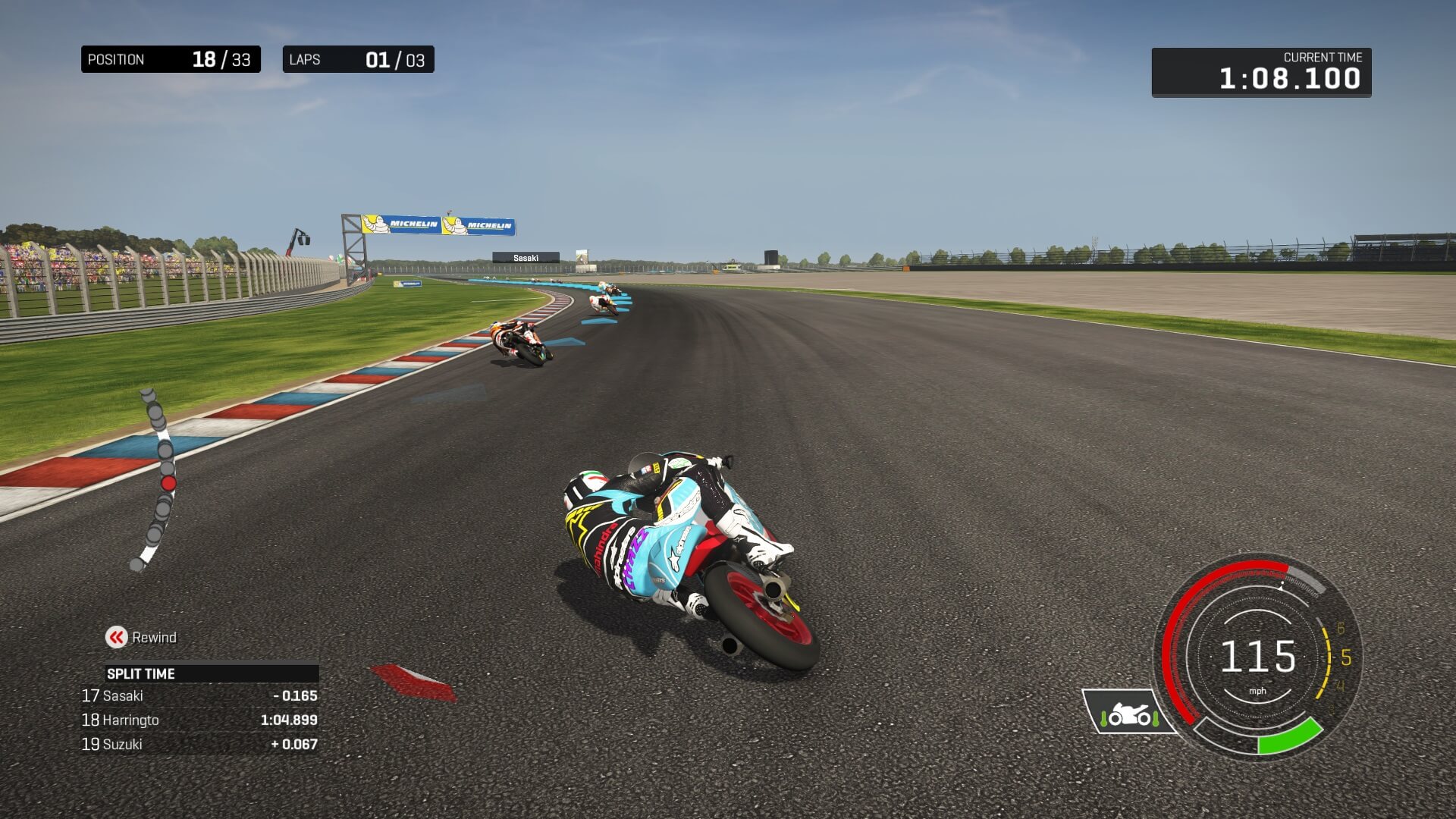
Task: Select Sasaki's row in split times
Action: pos(199,695)
